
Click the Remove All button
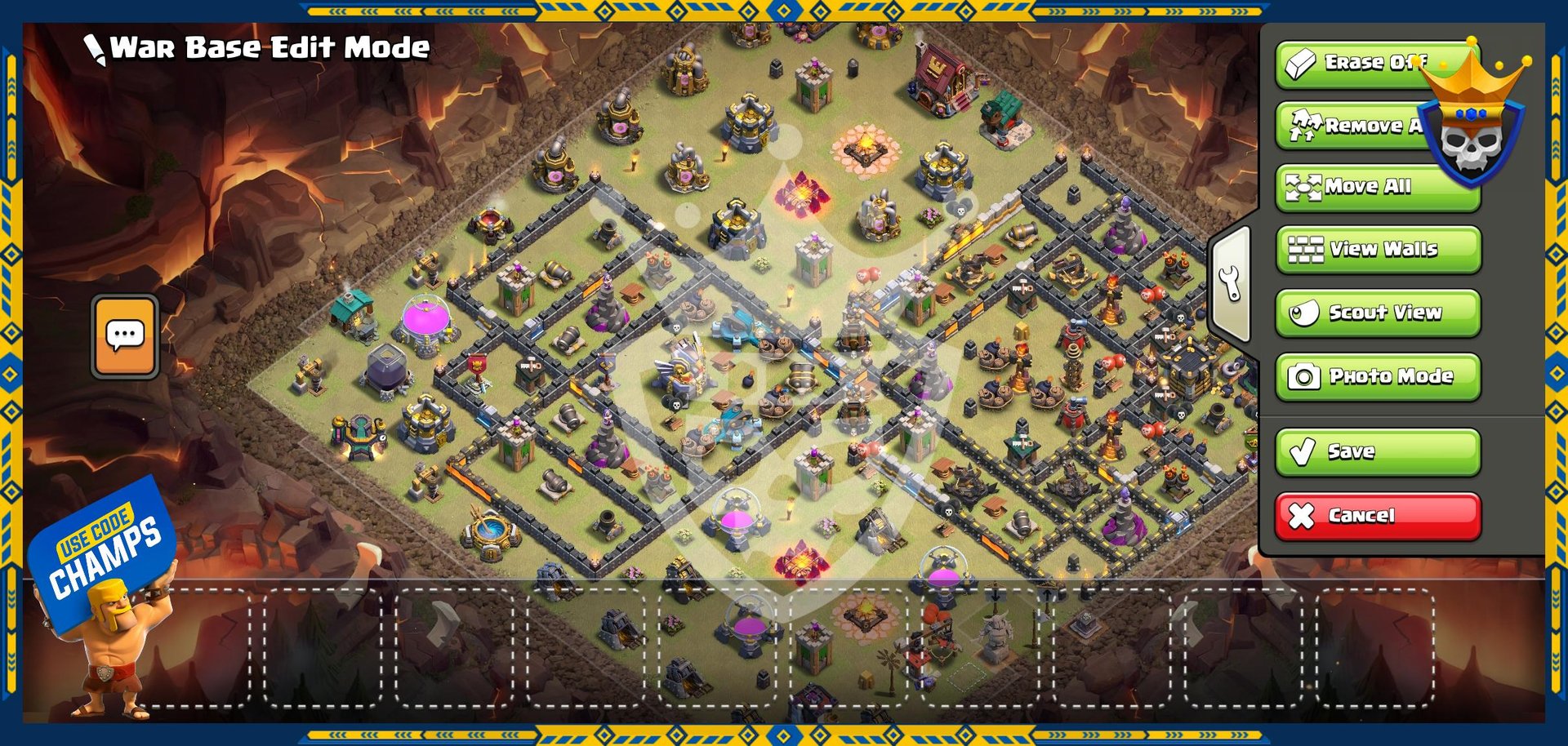[1356, 126]
